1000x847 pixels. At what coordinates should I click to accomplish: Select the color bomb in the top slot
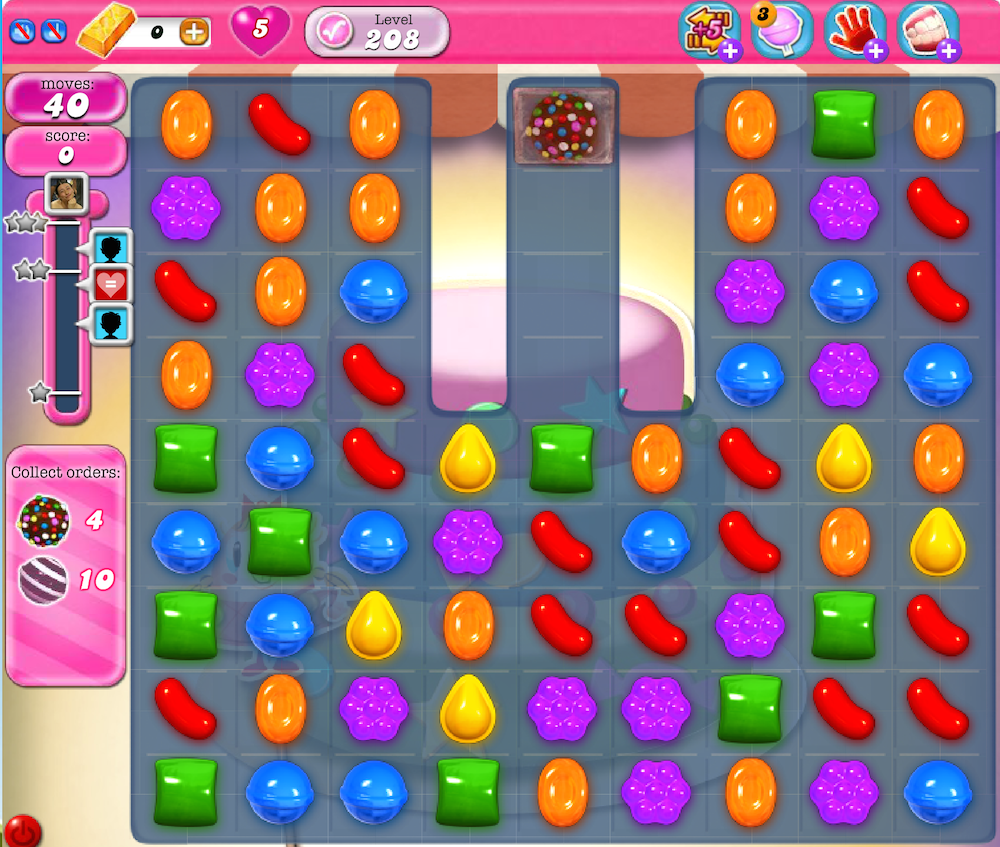pos(561,126)
